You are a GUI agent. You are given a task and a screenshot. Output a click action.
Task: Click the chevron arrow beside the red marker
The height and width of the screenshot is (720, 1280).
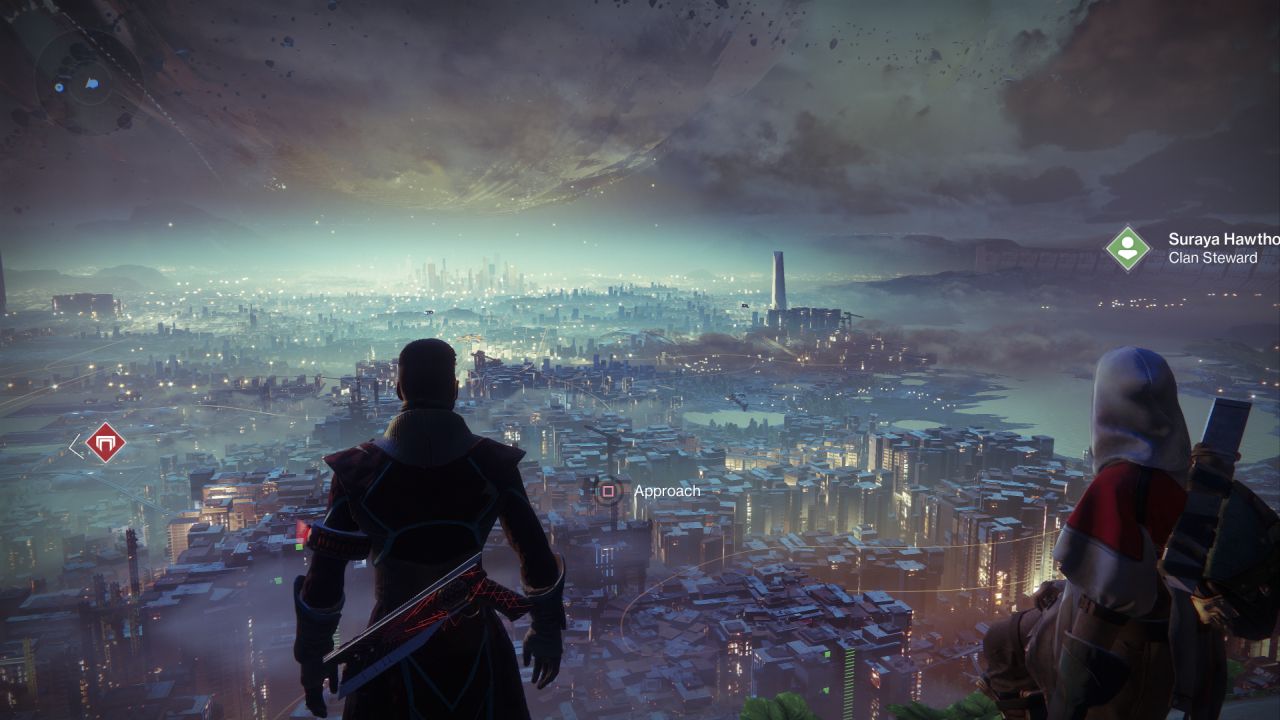[77, 447]
